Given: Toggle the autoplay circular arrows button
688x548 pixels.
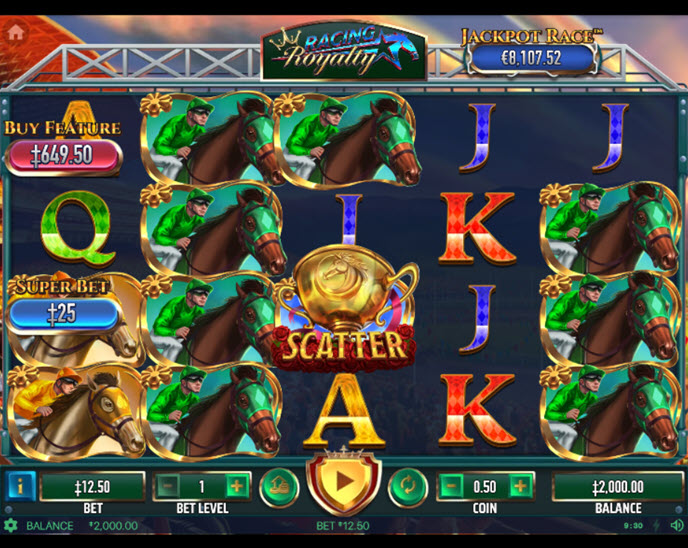Looking at the screenshot, I should pos(407,487).
